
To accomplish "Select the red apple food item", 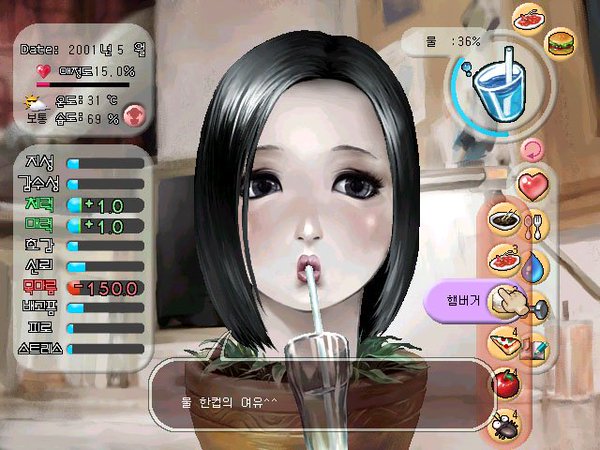I will point(505,382).
